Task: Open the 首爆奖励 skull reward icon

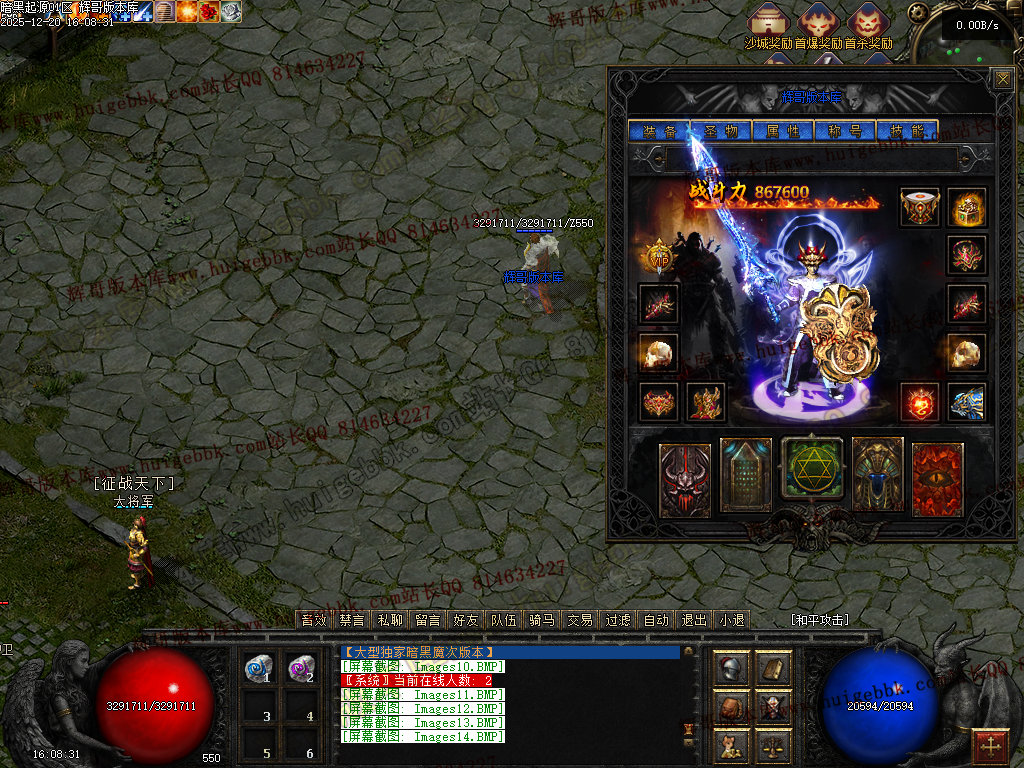Action: (818, 22)
